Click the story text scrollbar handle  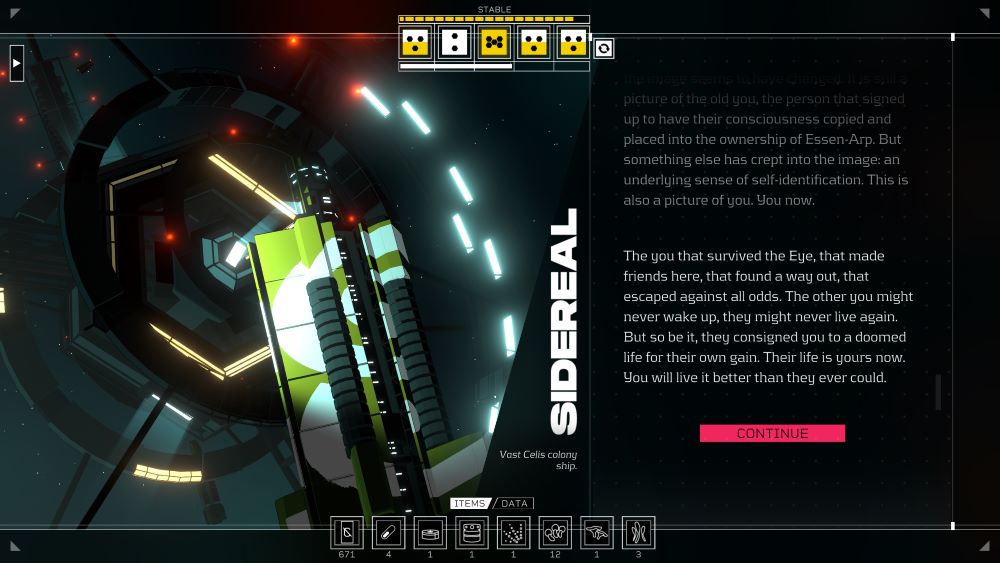point(938,392)
